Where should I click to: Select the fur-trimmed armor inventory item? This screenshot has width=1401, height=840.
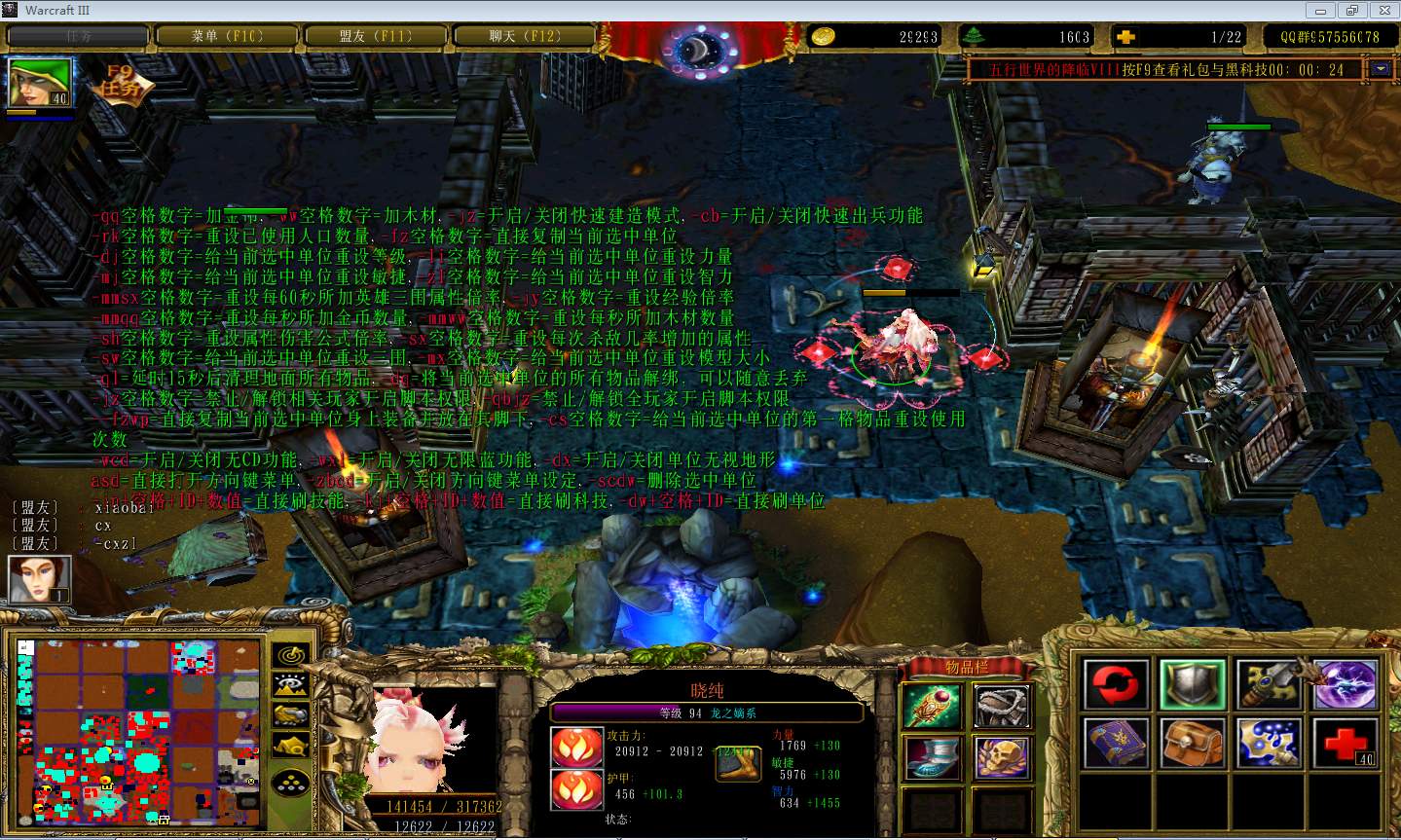click(x=1002, y=706)
